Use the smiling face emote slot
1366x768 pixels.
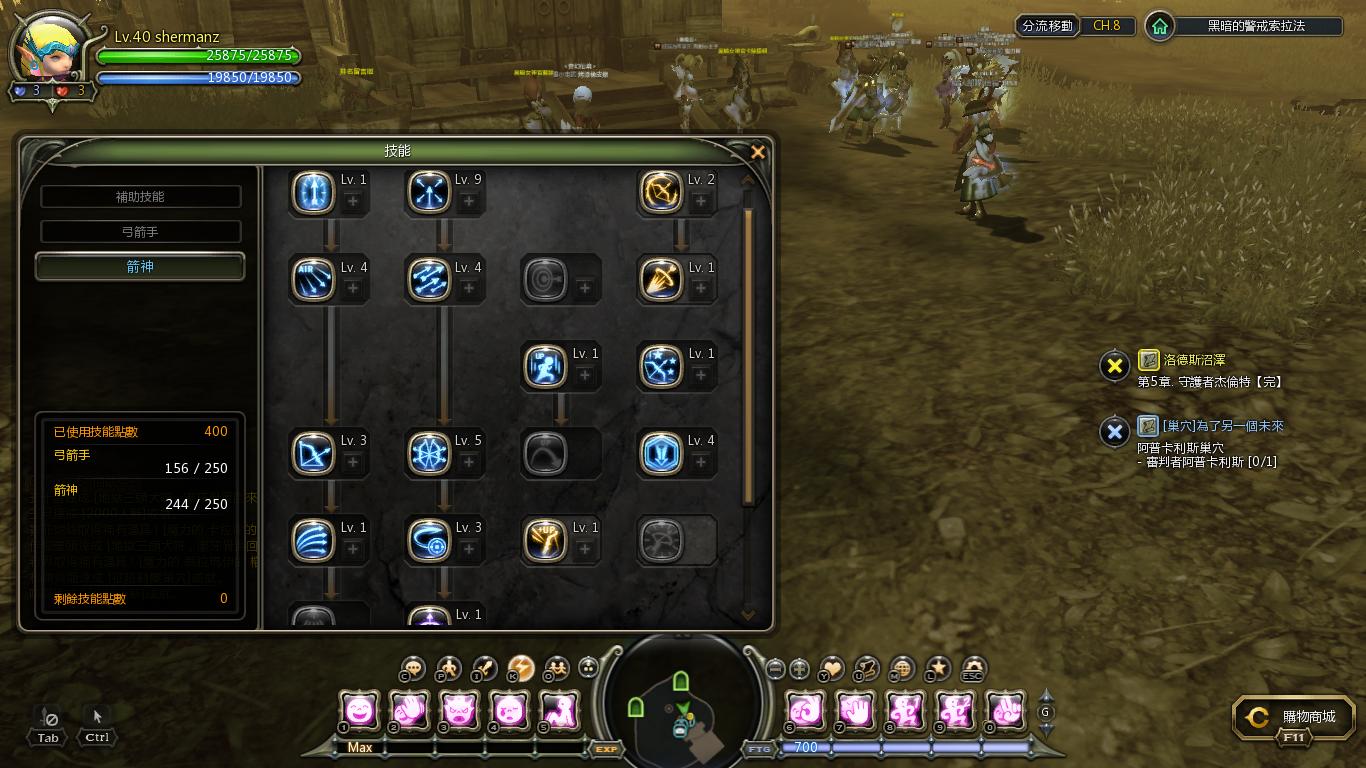pos(359,710)
